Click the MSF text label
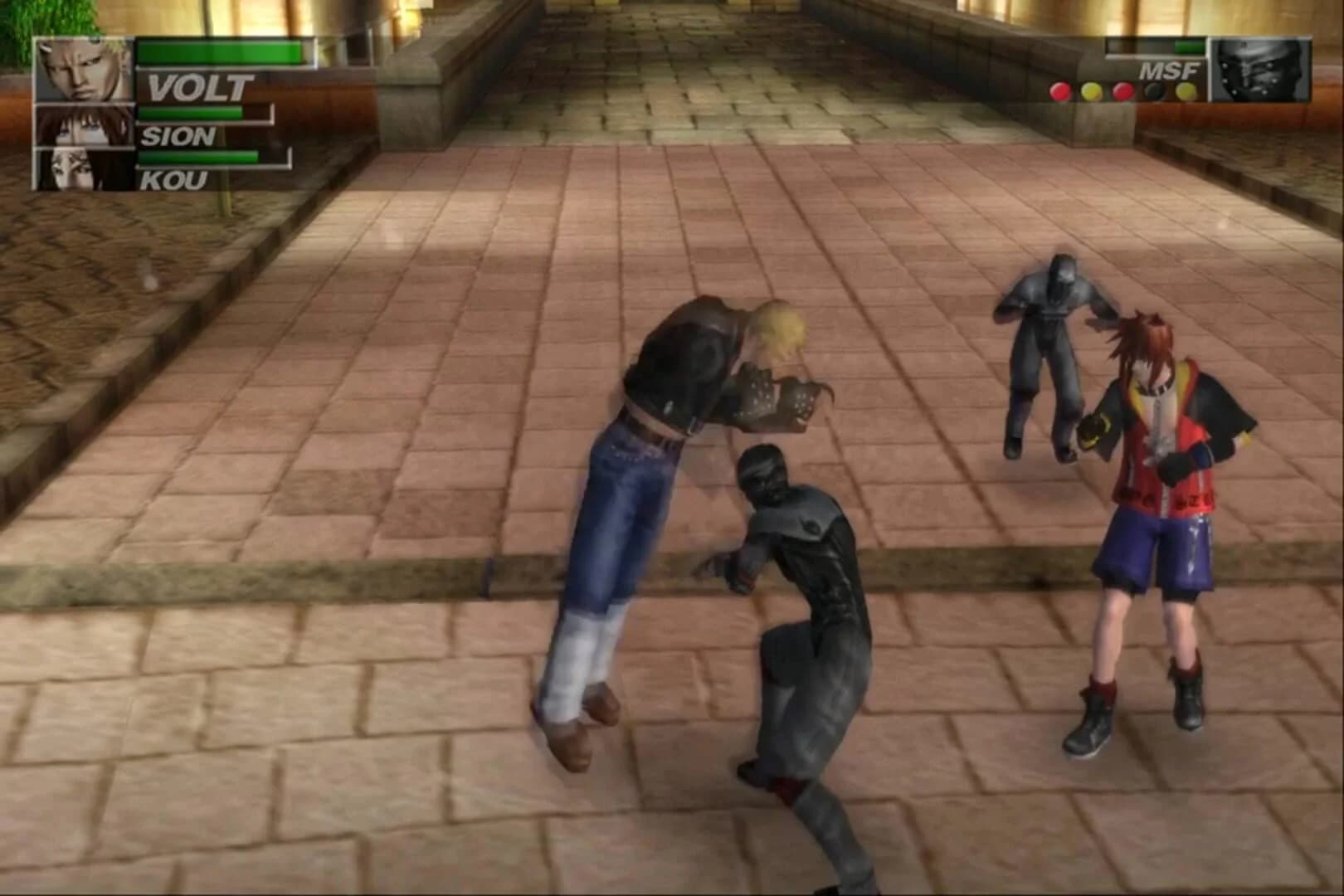 click(x=1169, y=70)
